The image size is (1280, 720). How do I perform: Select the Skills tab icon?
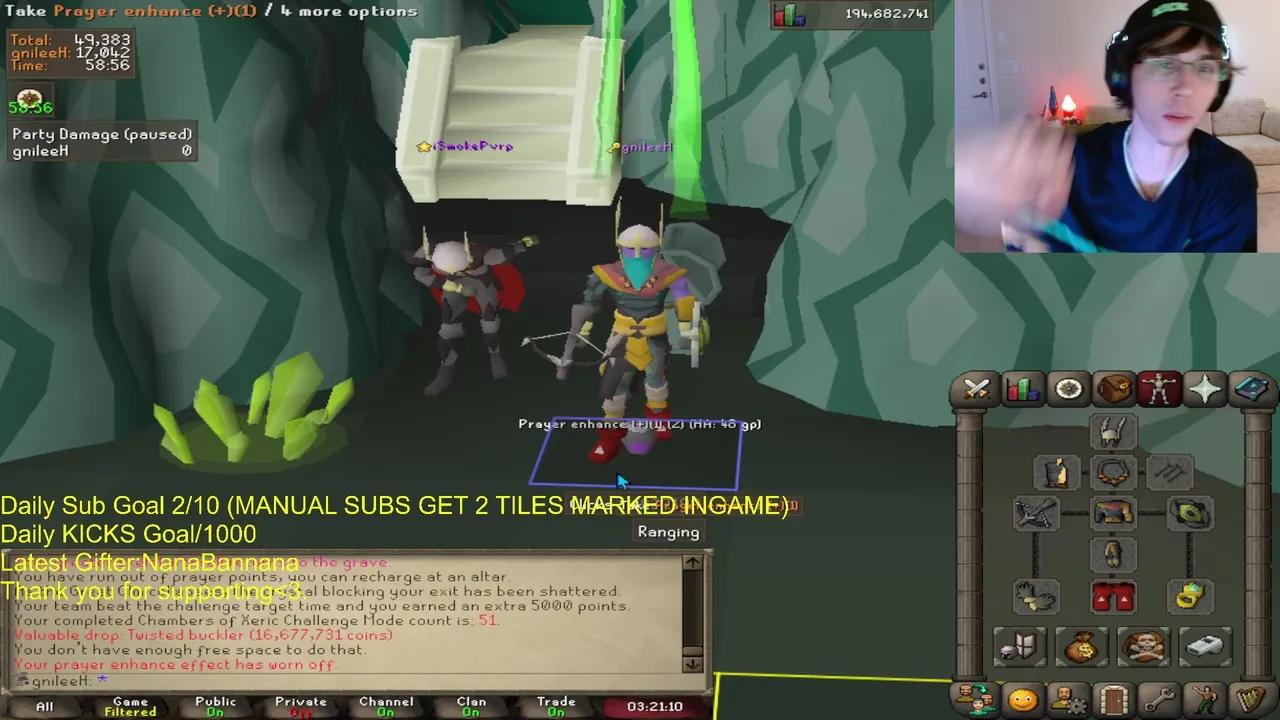[1022, 389]
